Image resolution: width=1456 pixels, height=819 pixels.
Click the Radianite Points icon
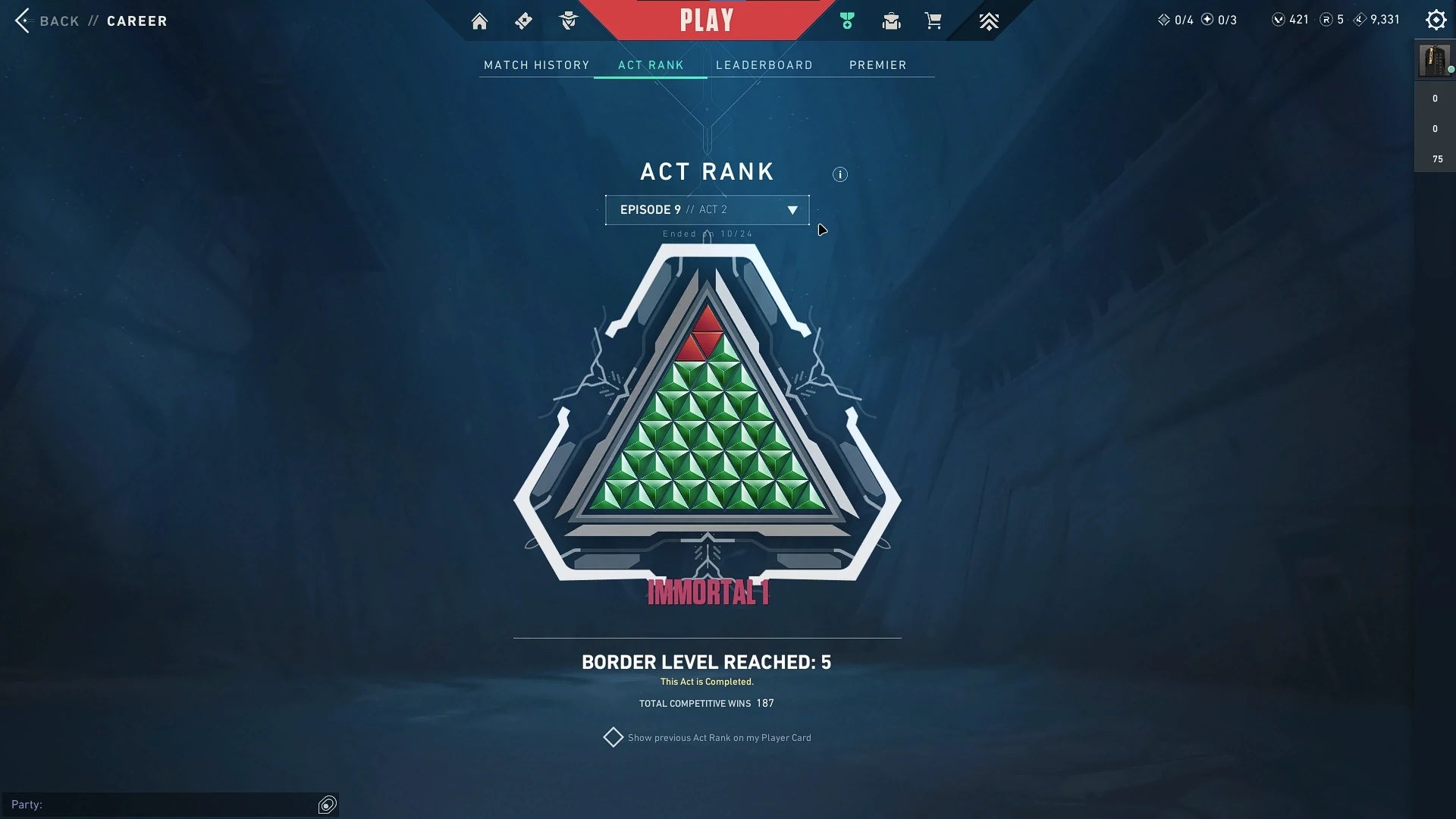tap(1326, 19)
